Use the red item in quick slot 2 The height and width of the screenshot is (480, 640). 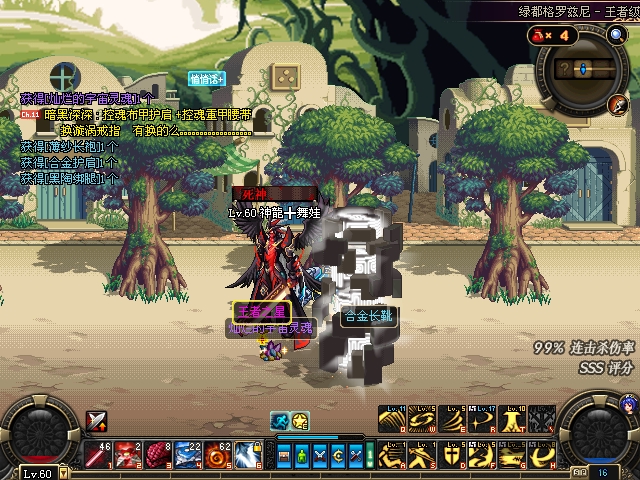pyautogui.click(x=126, y=456)
